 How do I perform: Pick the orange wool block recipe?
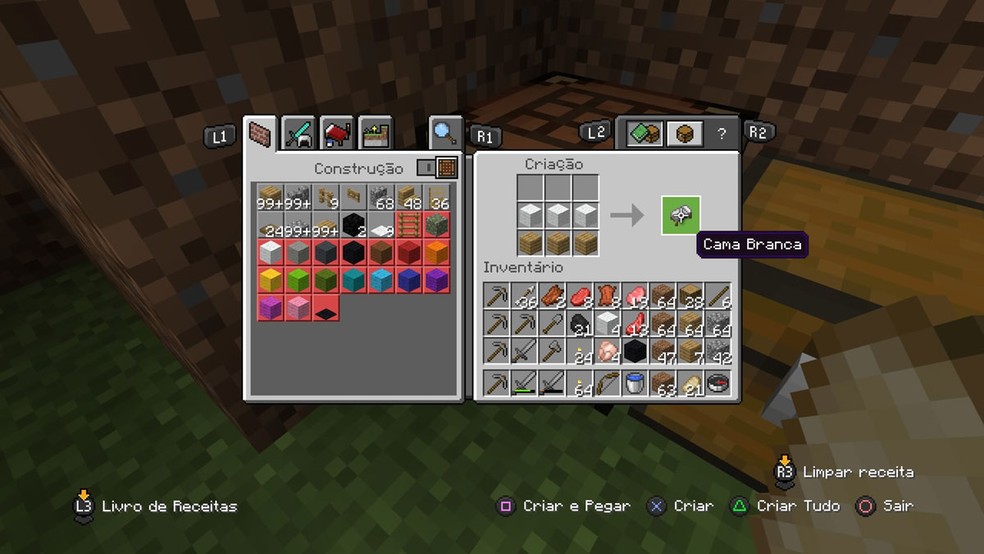pos(437,252)
